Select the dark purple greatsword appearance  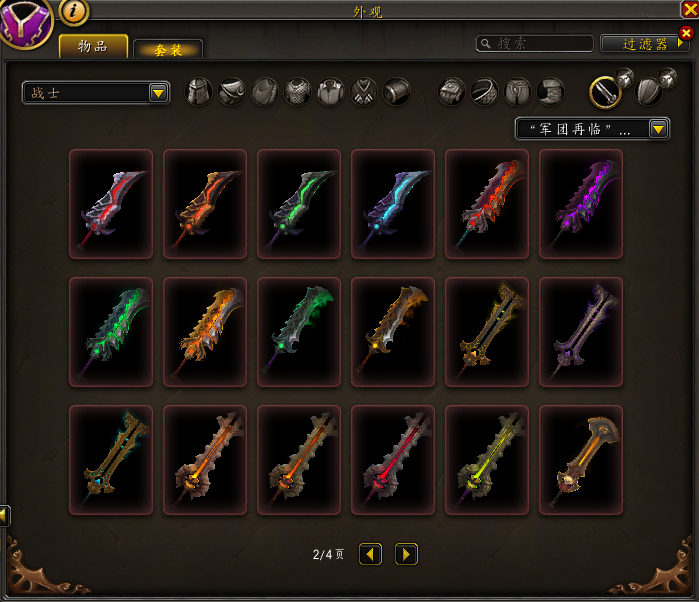coord(581,332)
